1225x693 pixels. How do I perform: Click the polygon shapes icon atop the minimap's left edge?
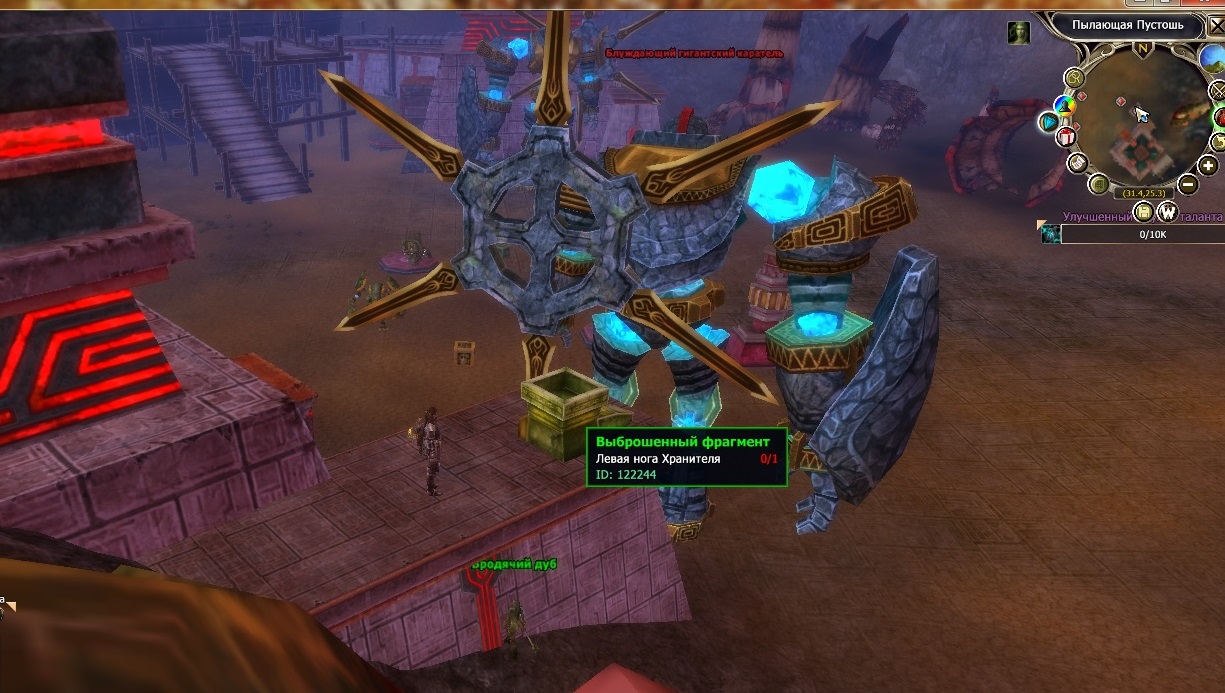click(x=1075, y=78)
